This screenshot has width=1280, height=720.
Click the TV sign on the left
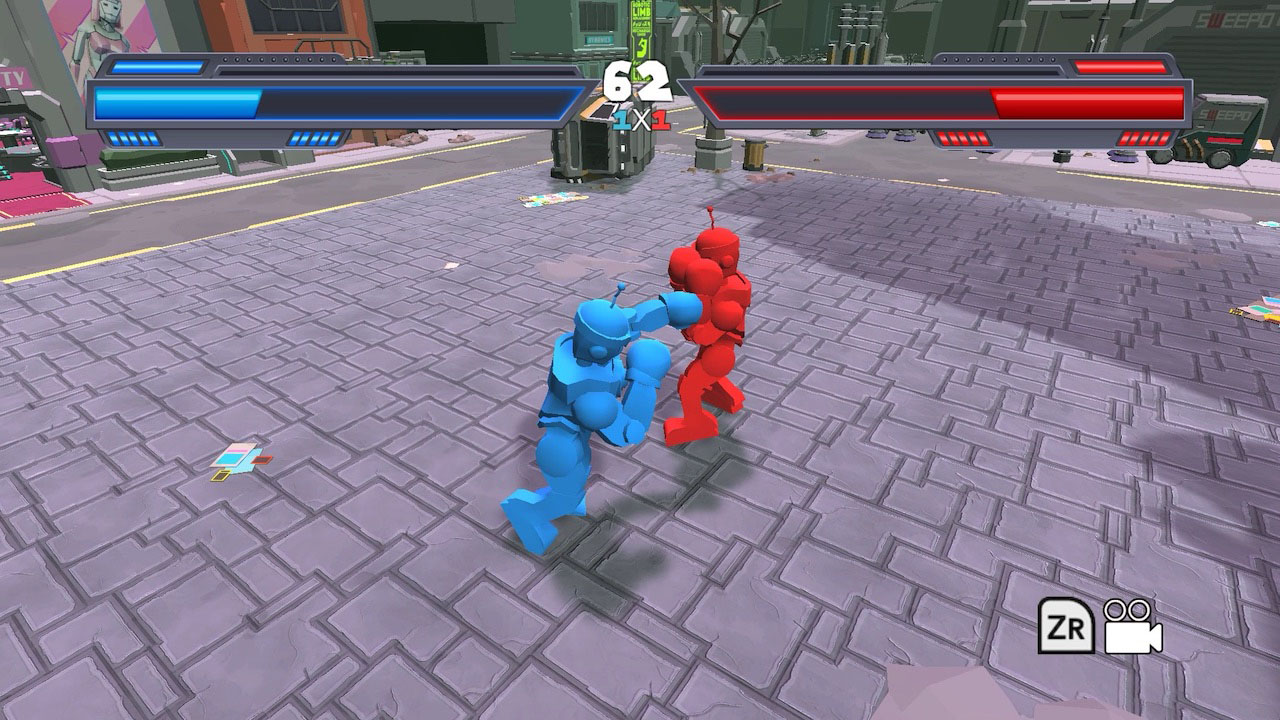pos(14,76)
